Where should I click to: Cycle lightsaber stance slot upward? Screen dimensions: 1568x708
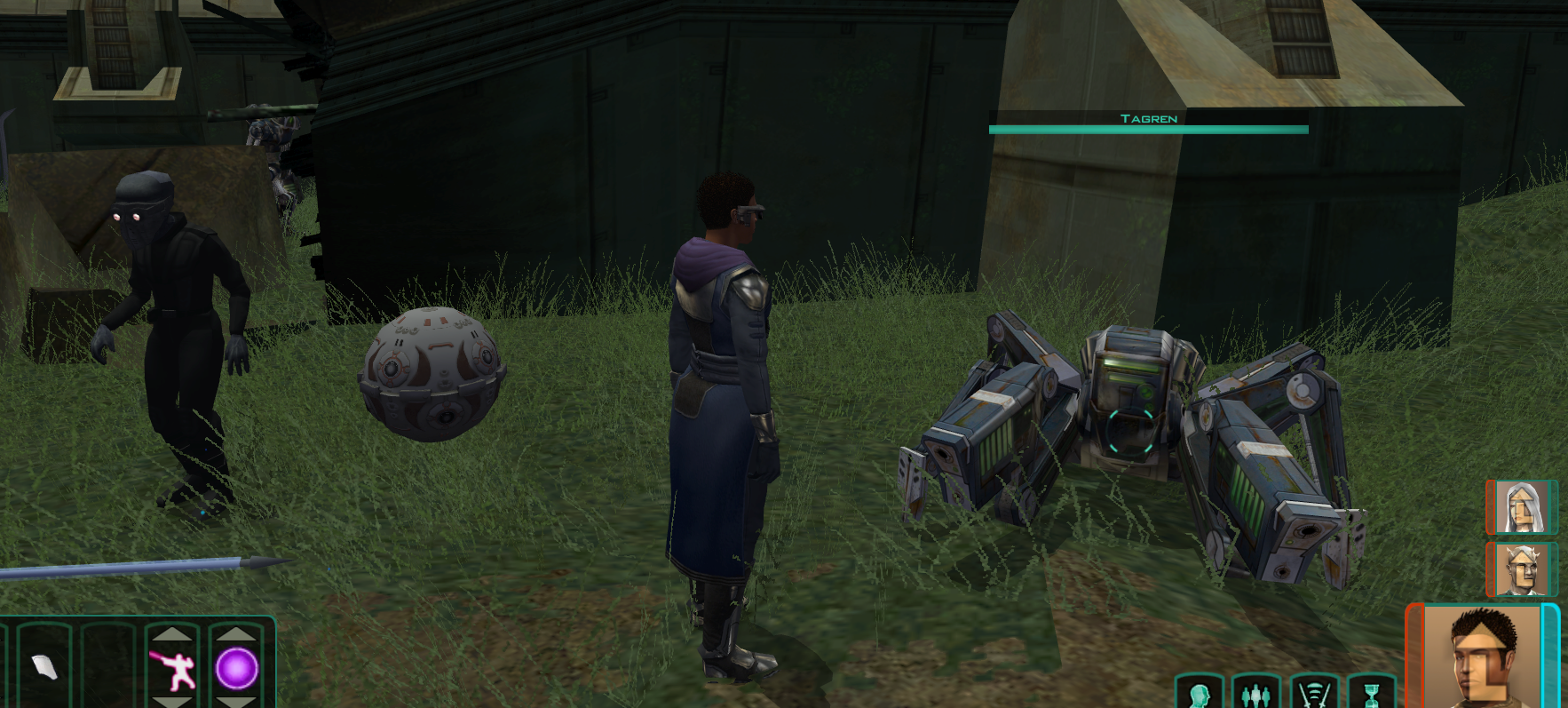172,633
